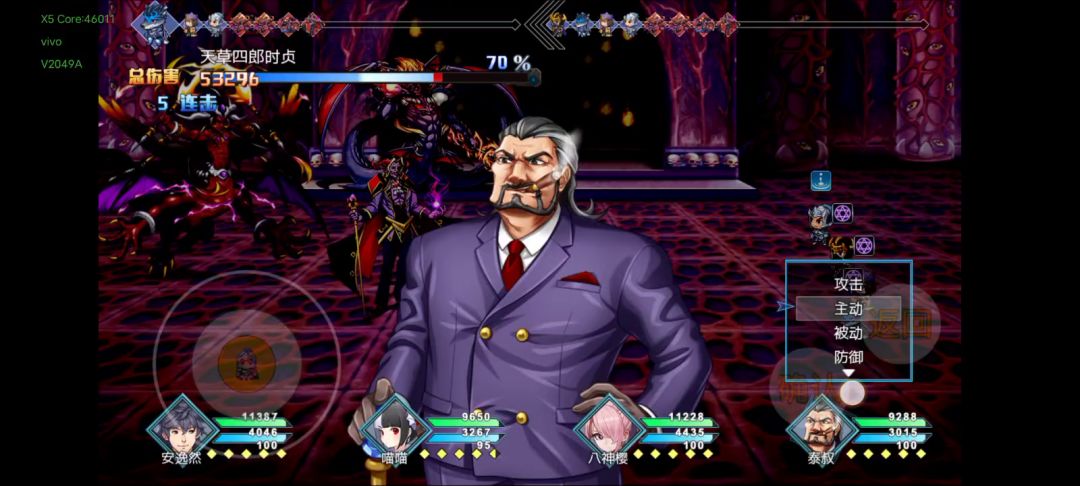Select 八神樱's party portrait
The width and height of the screenshot is (1080, 486).
609,428
